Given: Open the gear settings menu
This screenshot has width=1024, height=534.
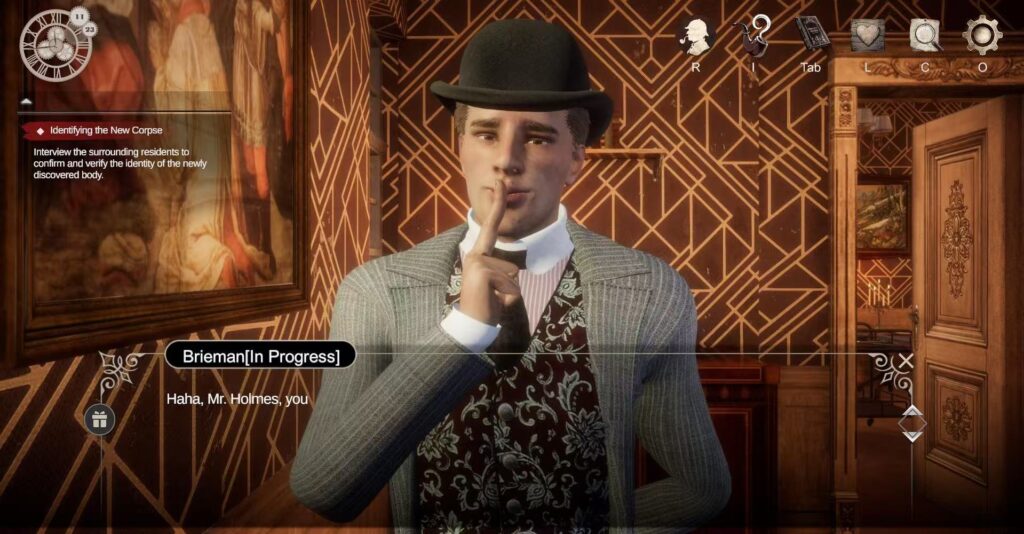Looking at the screenshot, I should pyautogui.click(x=982, y=36).
